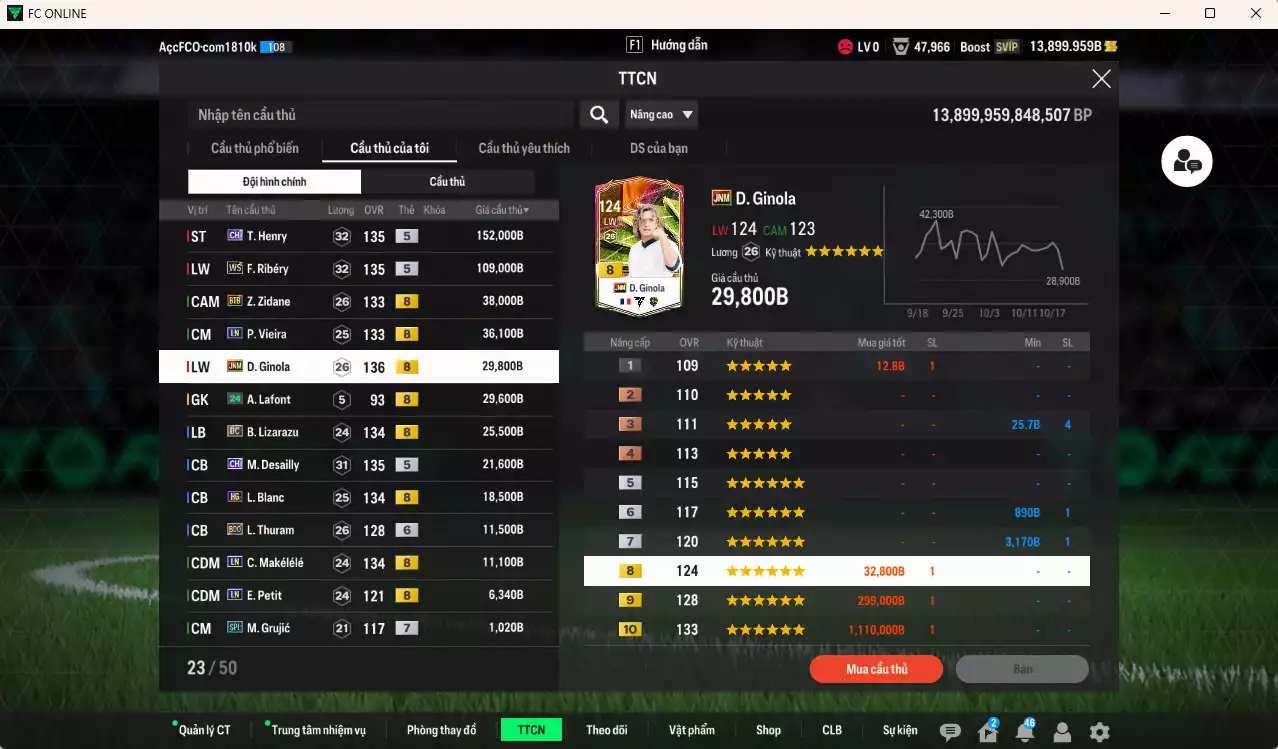Image resolution: width=1278 pixels, height=749 pixels.
Task: Open the gear settings icon
Action: point(1099,732)
